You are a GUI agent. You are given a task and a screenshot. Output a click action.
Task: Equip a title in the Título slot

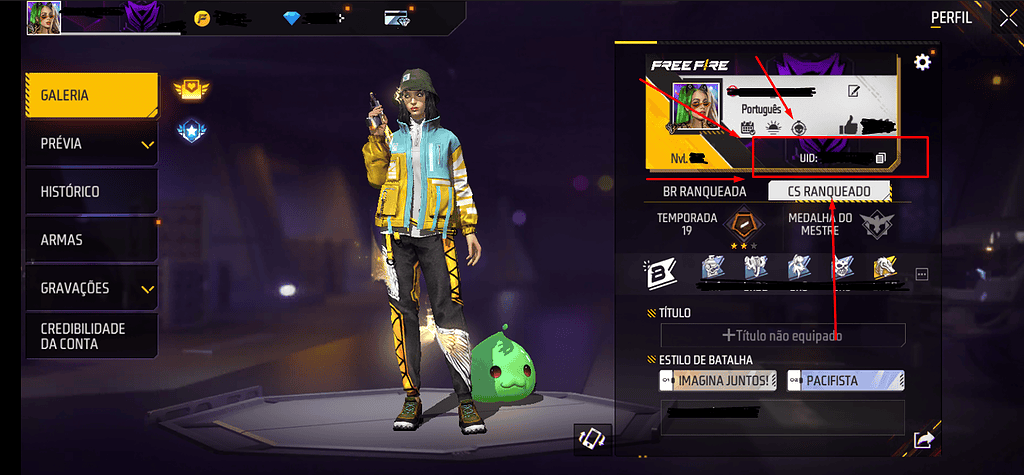(x=782, y=335)
